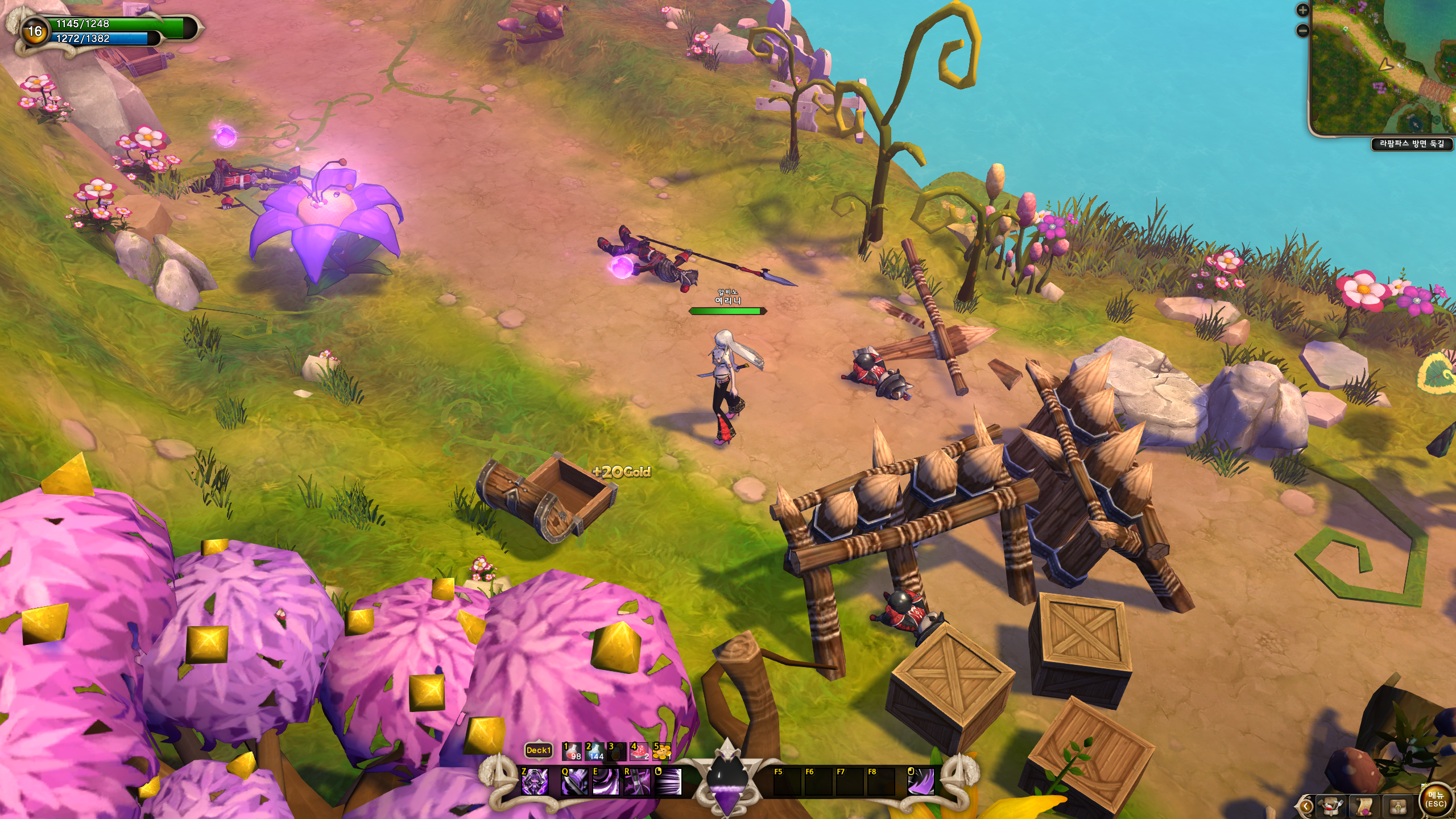This screenshot has height=819, width=1456.
Task: Zoom out the minimap with the minus button
Action: [1302, 30]
